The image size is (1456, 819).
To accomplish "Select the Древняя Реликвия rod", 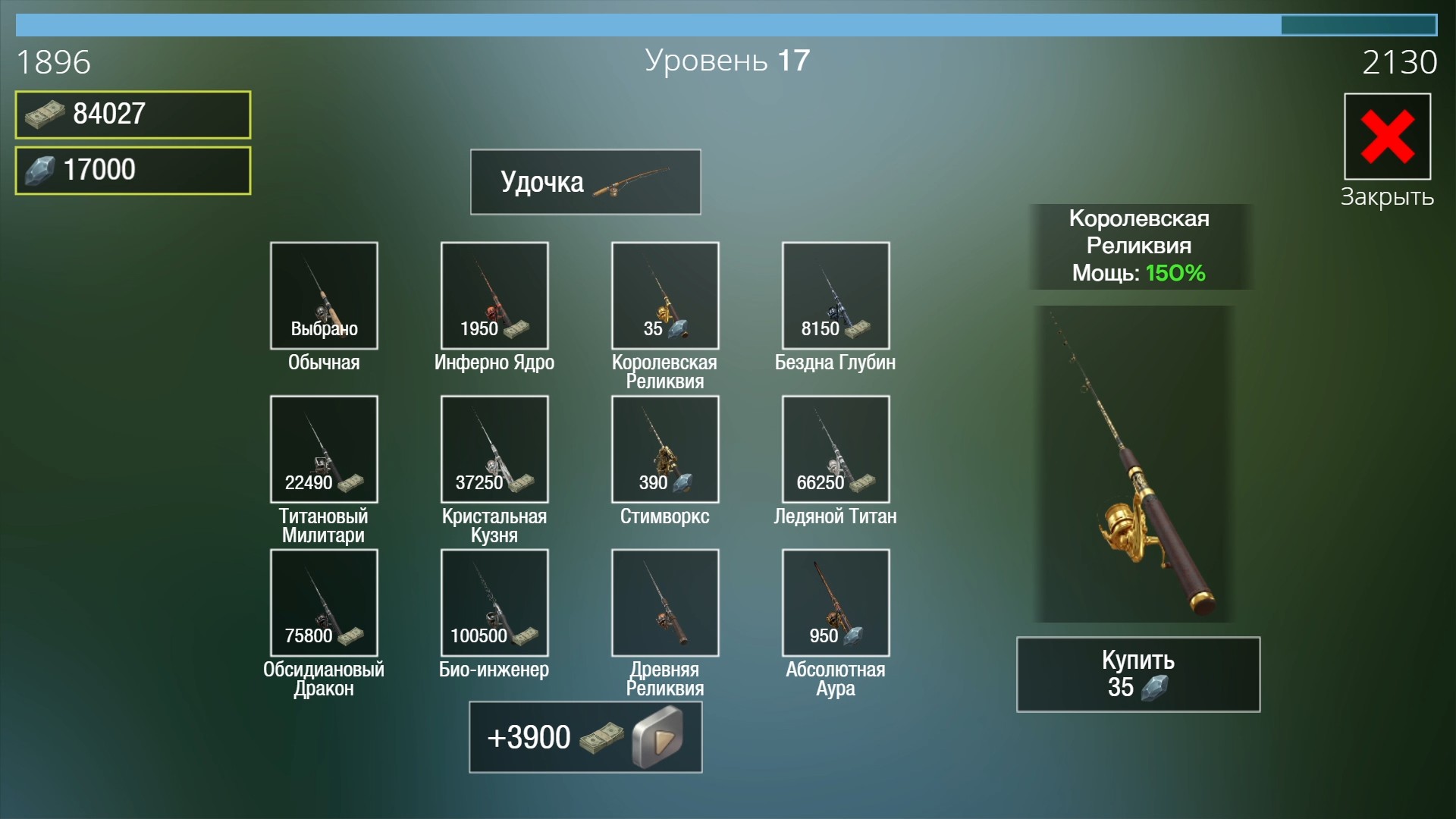I will tap(665, 602).
